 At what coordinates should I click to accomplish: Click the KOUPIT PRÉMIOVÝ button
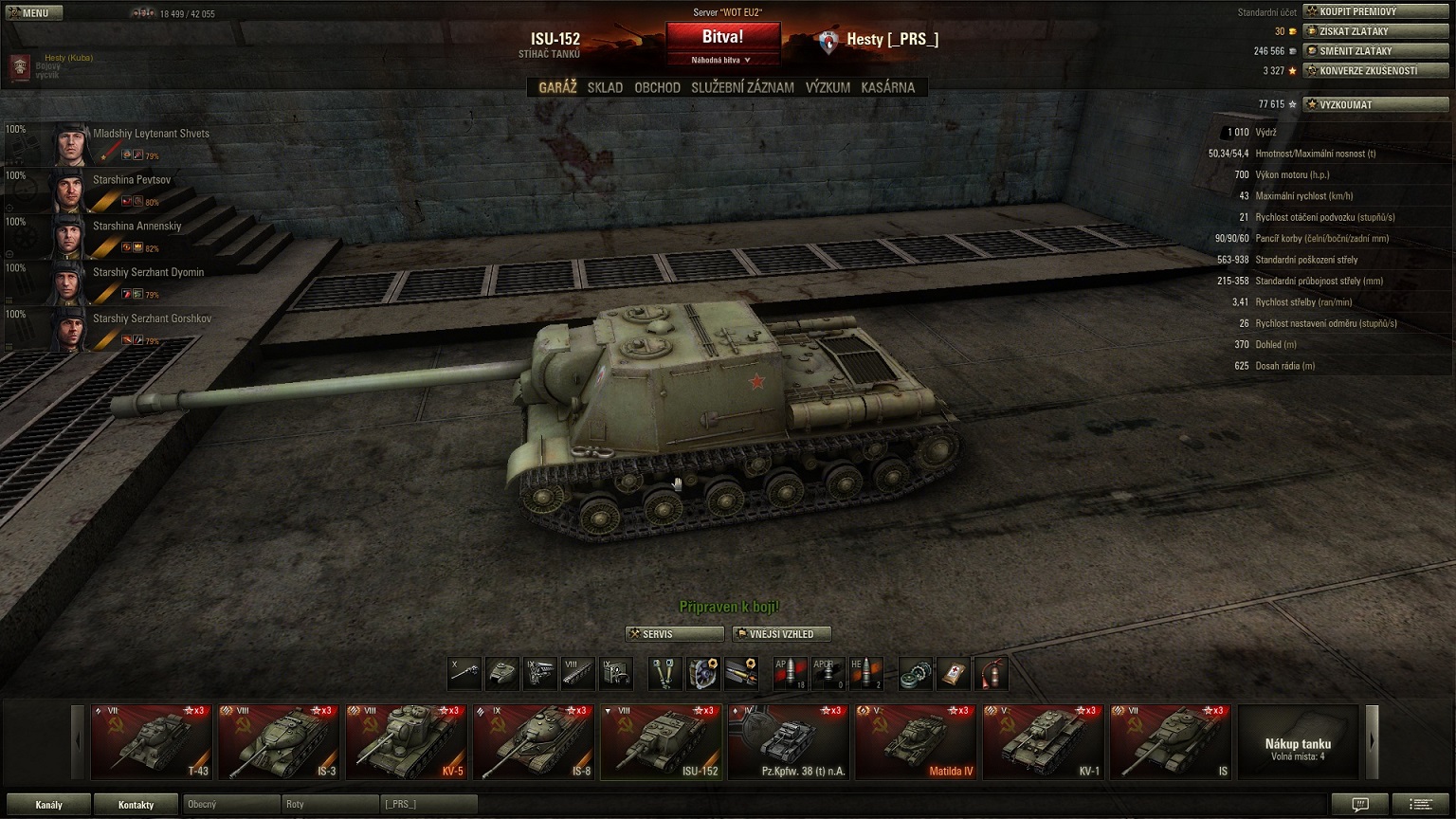click(x=1375, y=11)
